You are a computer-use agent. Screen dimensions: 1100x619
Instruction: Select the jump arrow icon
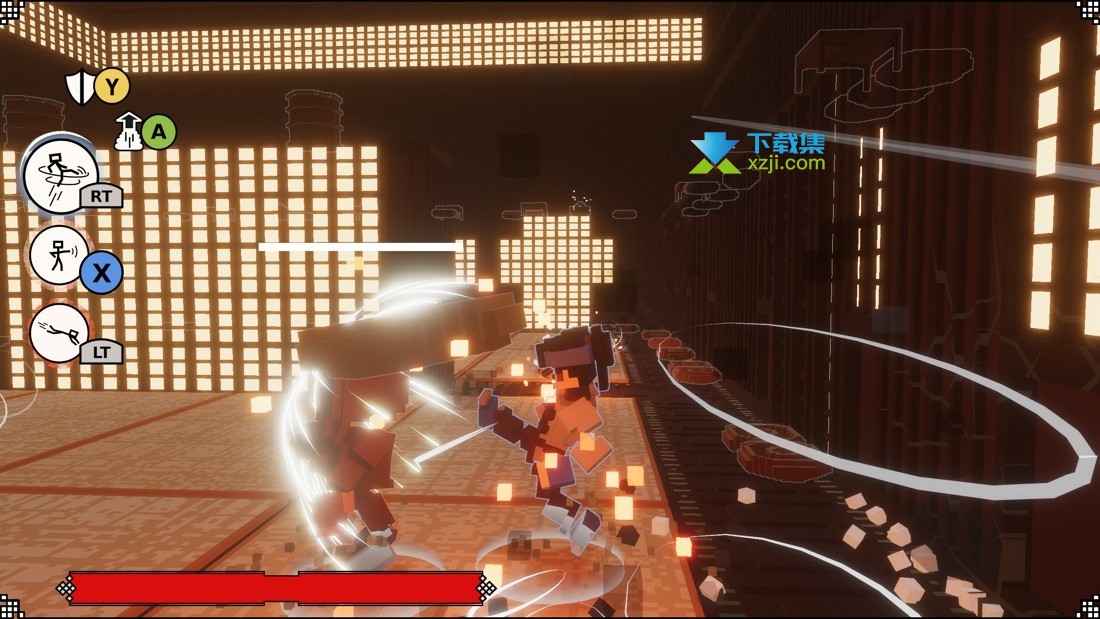(x=129, y=132)
